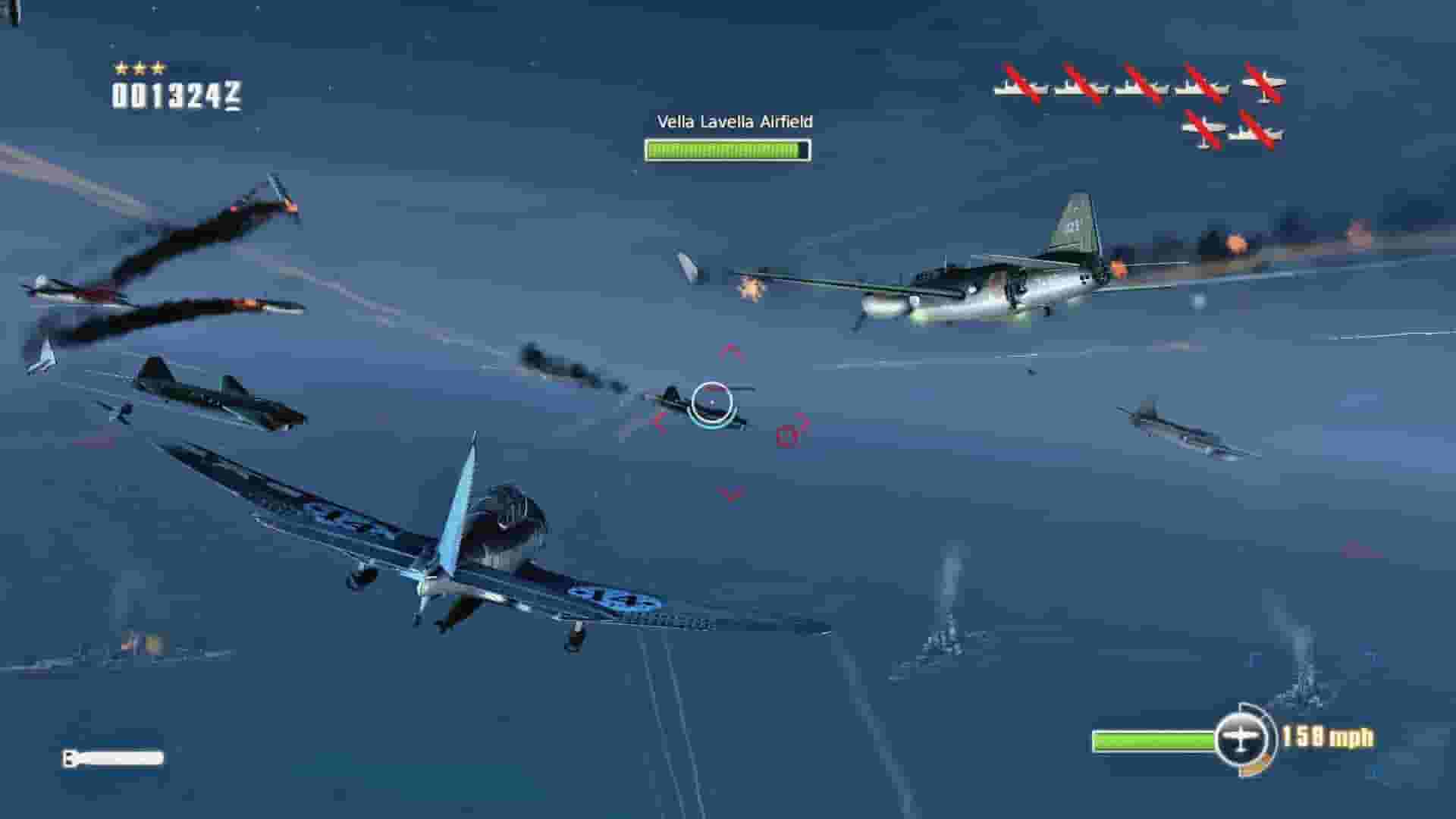Select the middle star above the score
The height and width of the screenshot is (819, 1456).
140,67
